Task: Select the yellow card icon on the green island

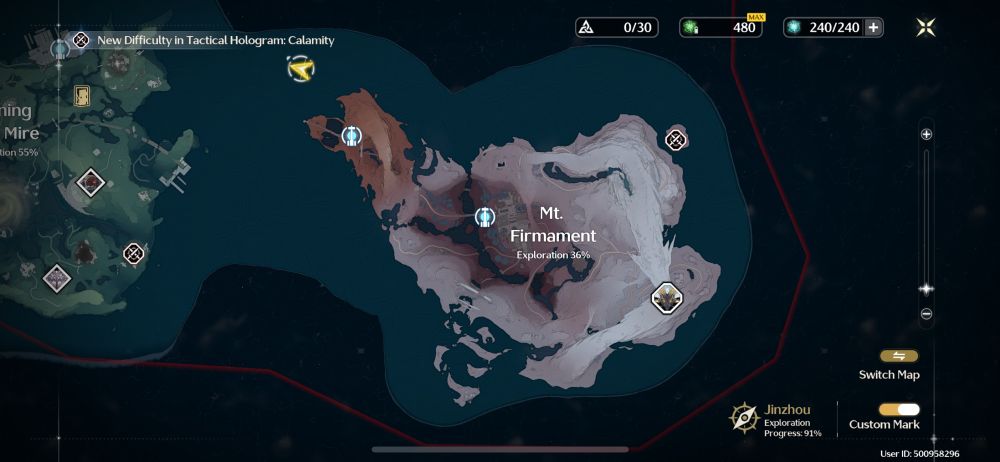Action: [82, 95]
